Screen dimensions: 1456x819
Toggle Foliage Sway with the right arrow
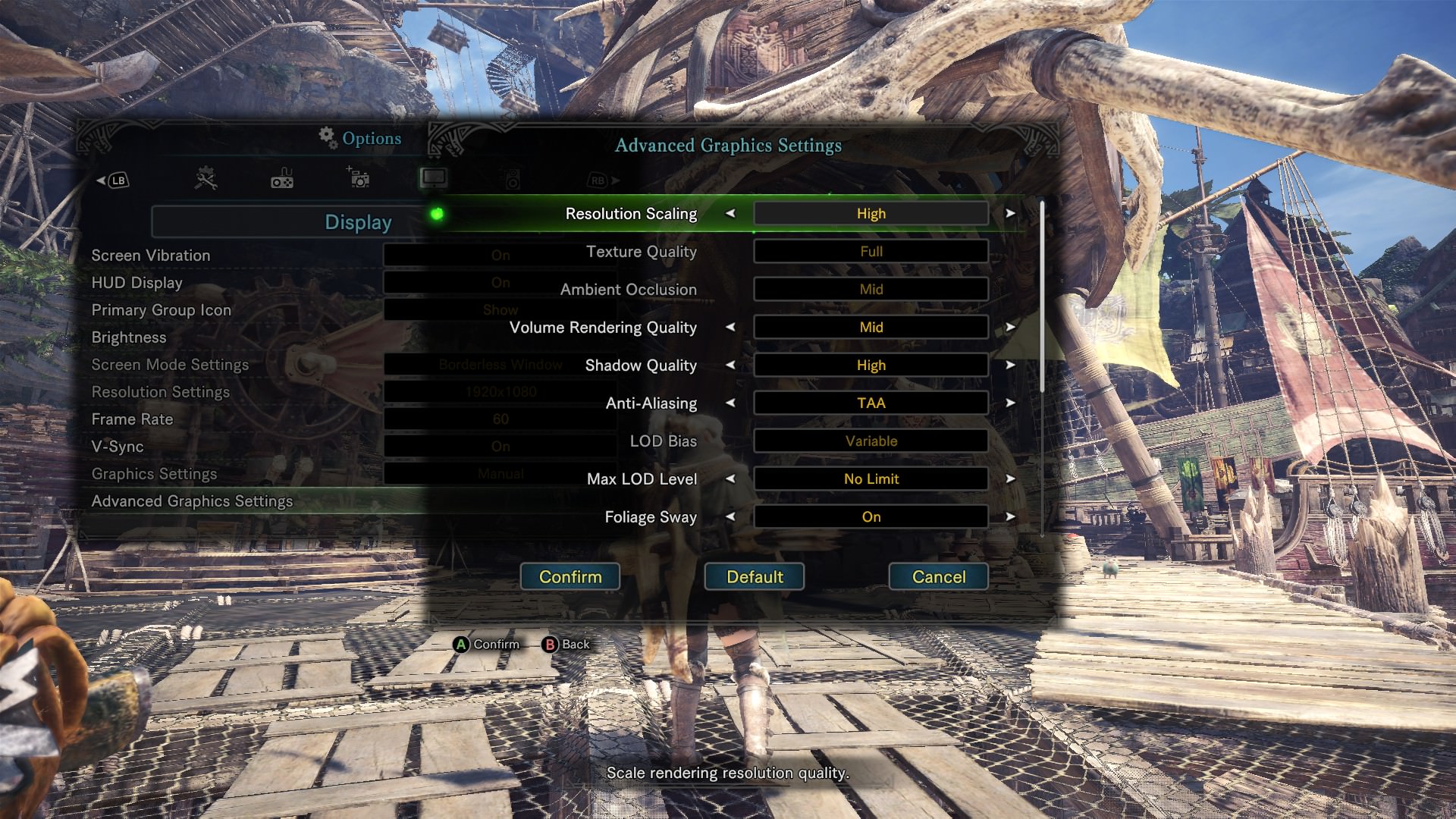[x=1010, y=517]
